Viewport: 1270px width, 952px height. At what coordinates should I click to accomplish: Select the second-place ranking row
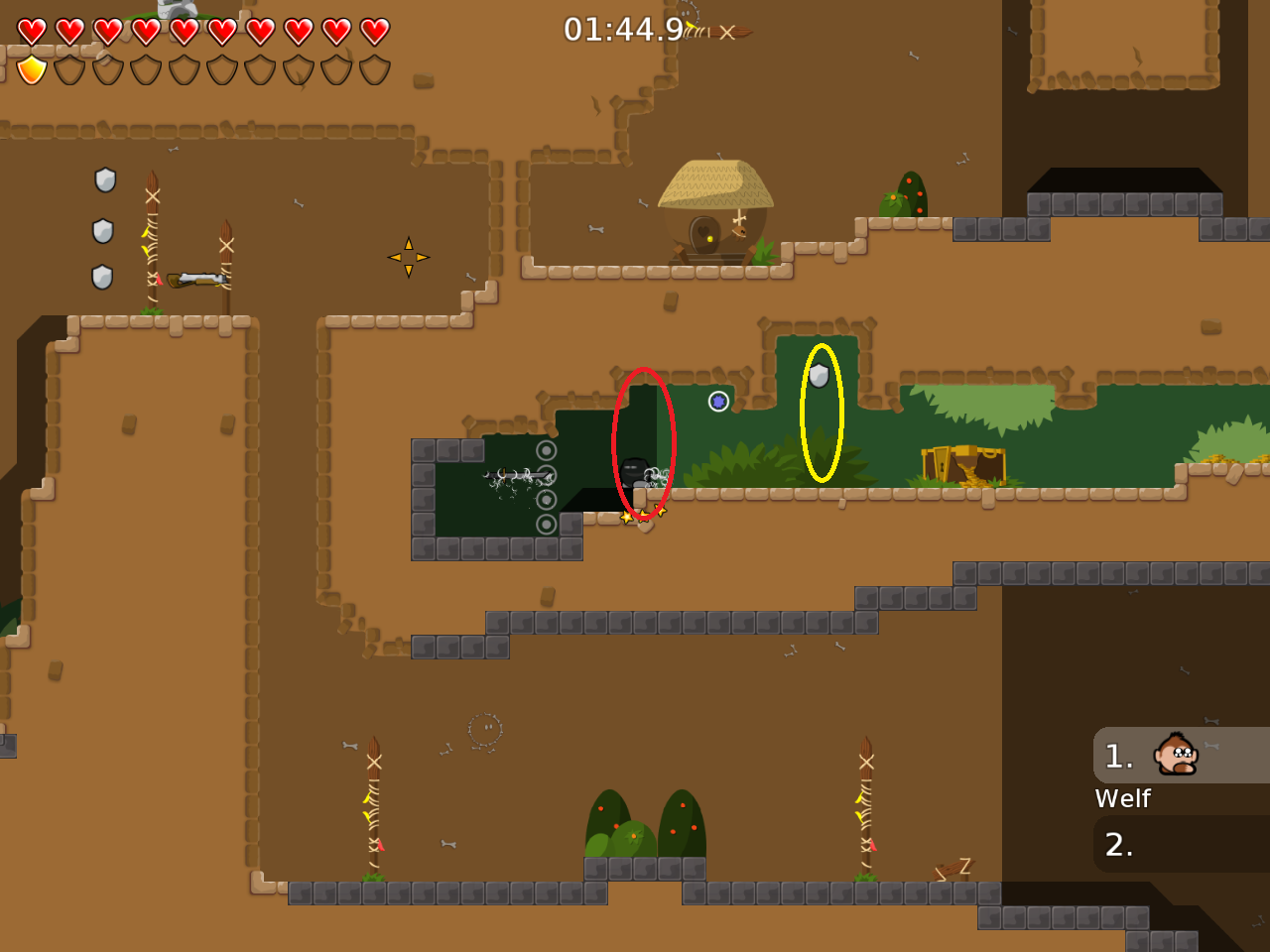pos(1181,844)
